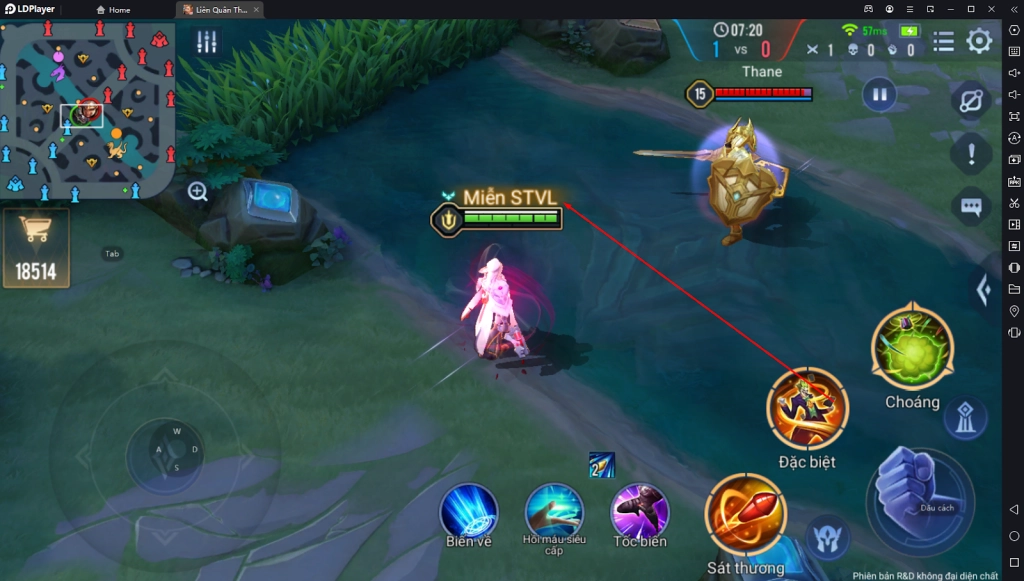This screenshot has width=1024, height=581.
Task: Open the quick chat speech bubble
Action: click(971, 206)
